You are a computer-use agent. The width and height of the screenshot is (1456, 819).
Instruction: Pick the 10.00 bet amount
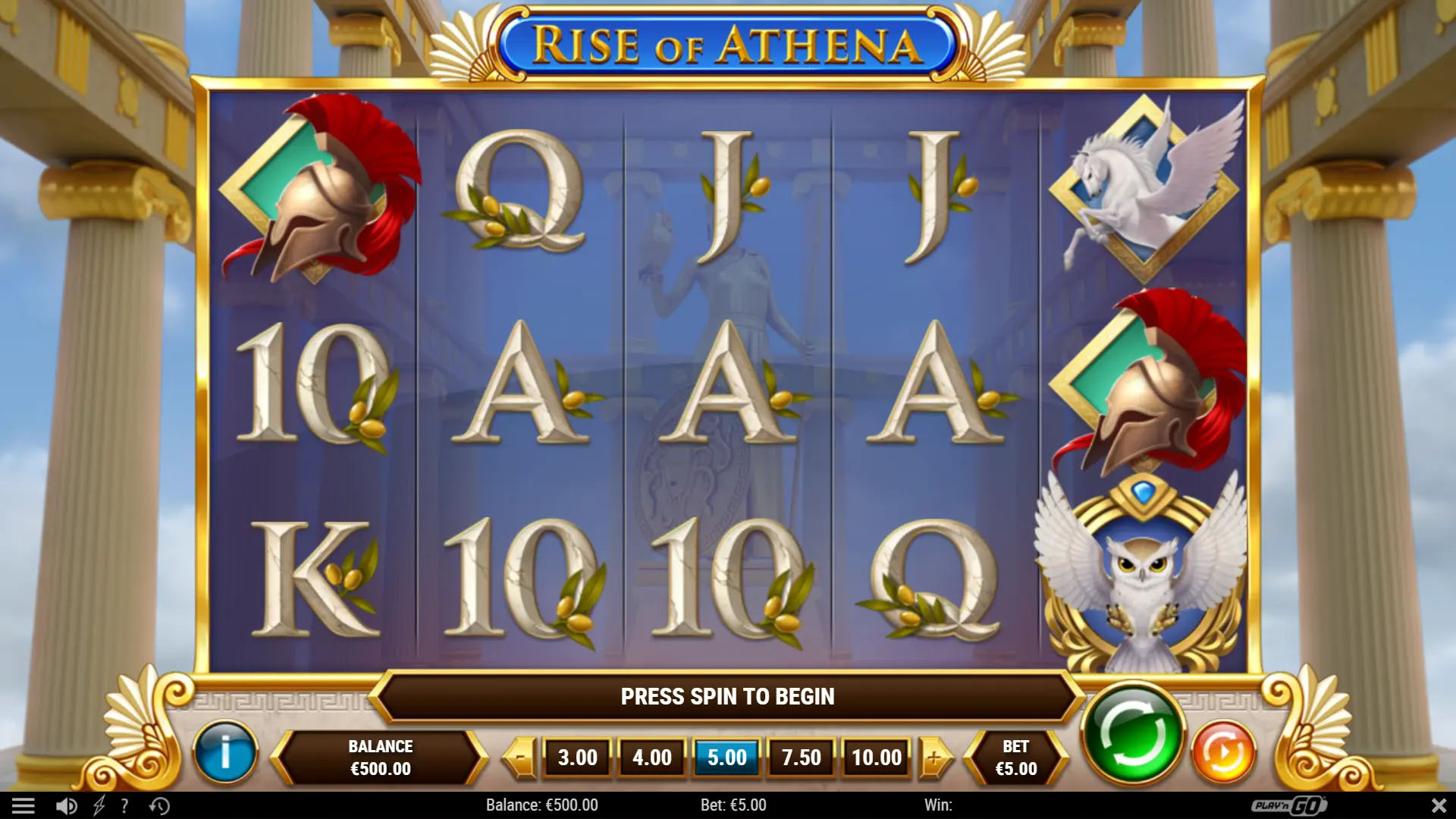877,757
